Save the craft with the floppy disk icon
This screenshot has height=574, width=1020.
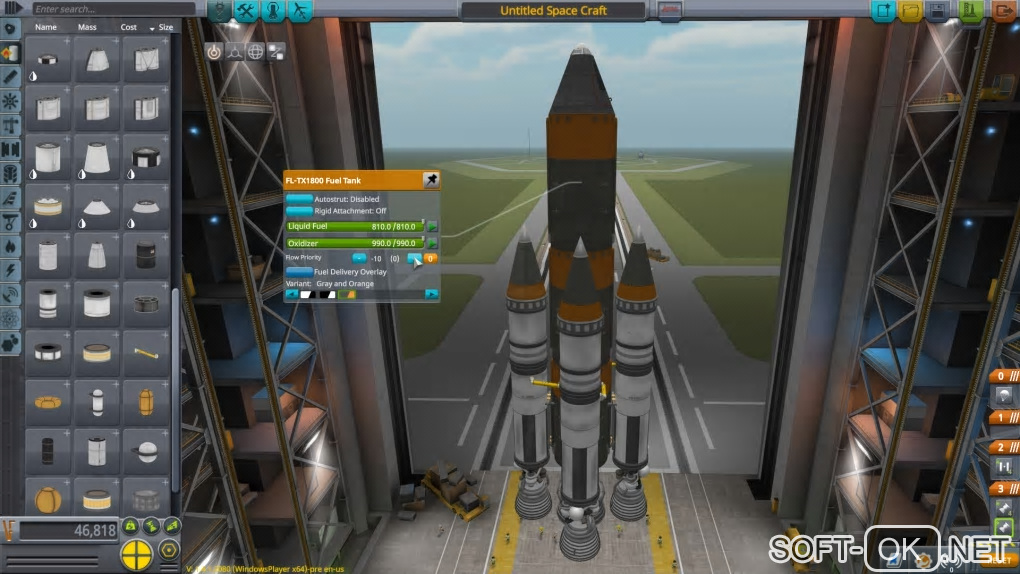(937, 11)
